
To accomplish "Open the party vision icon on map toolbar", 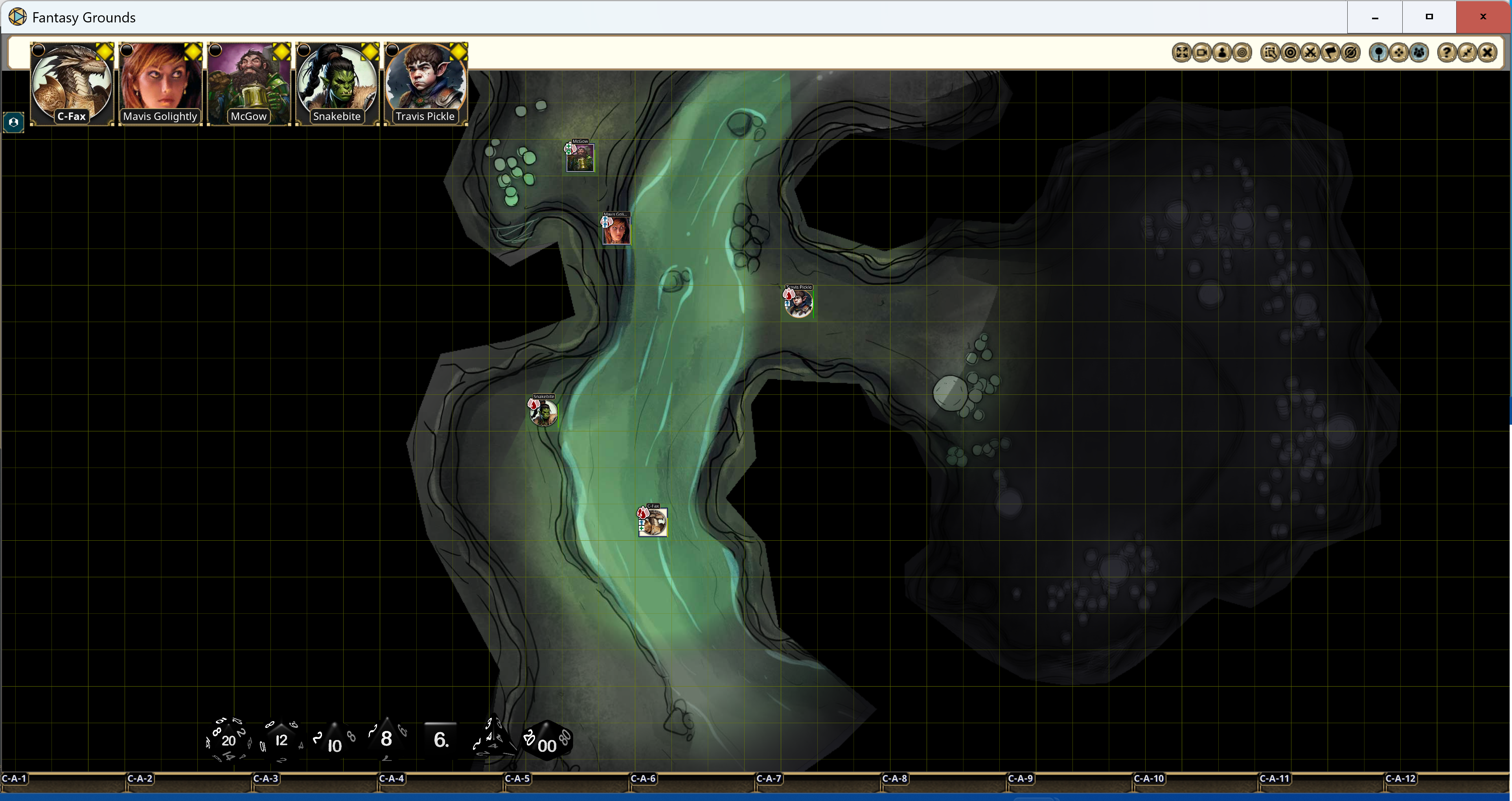I will coord(1419,53).
